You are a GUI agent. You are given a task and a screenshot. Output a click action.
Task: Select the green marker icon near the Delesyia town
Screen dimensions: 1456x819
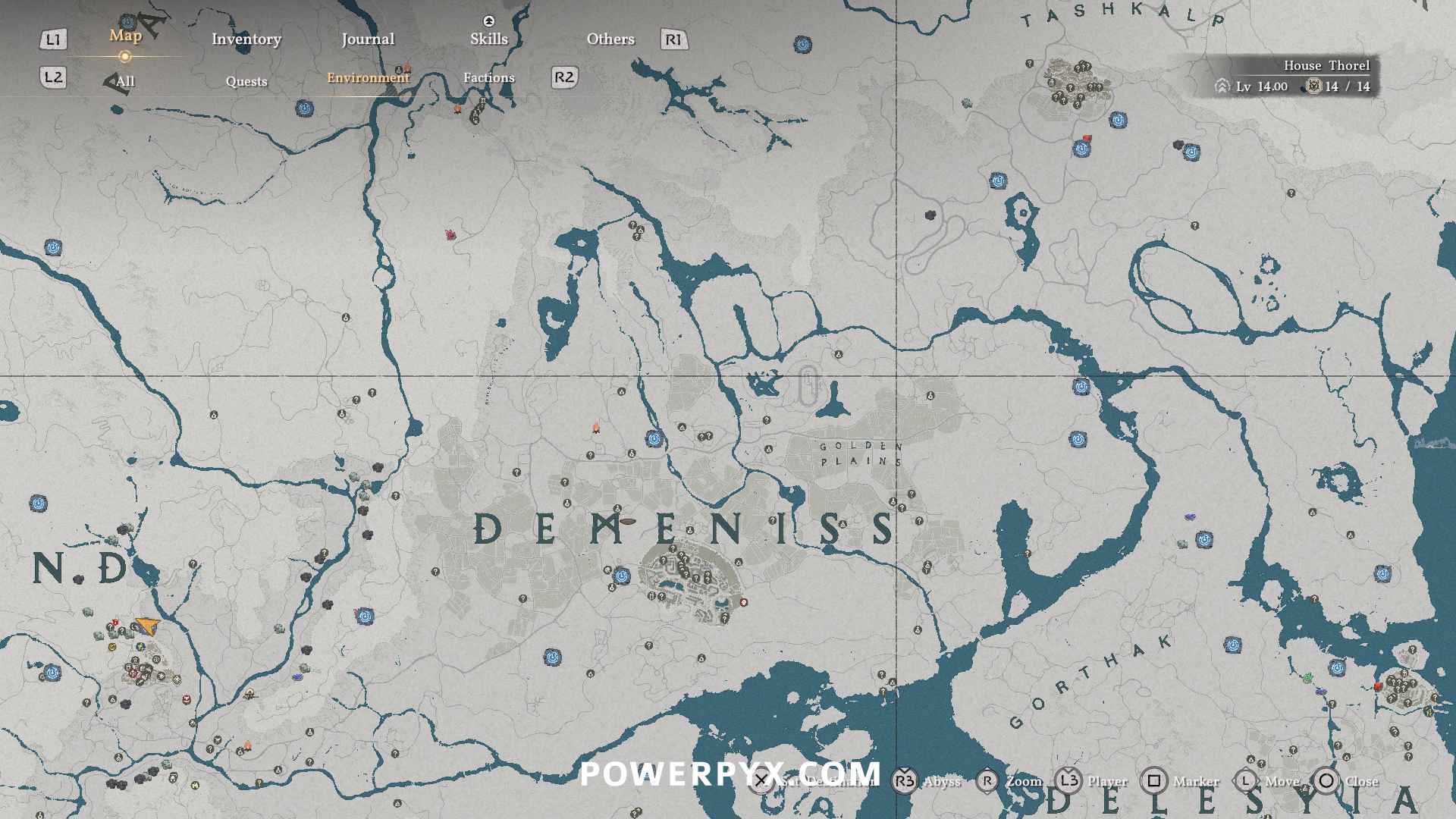[x=1307, y=678]
